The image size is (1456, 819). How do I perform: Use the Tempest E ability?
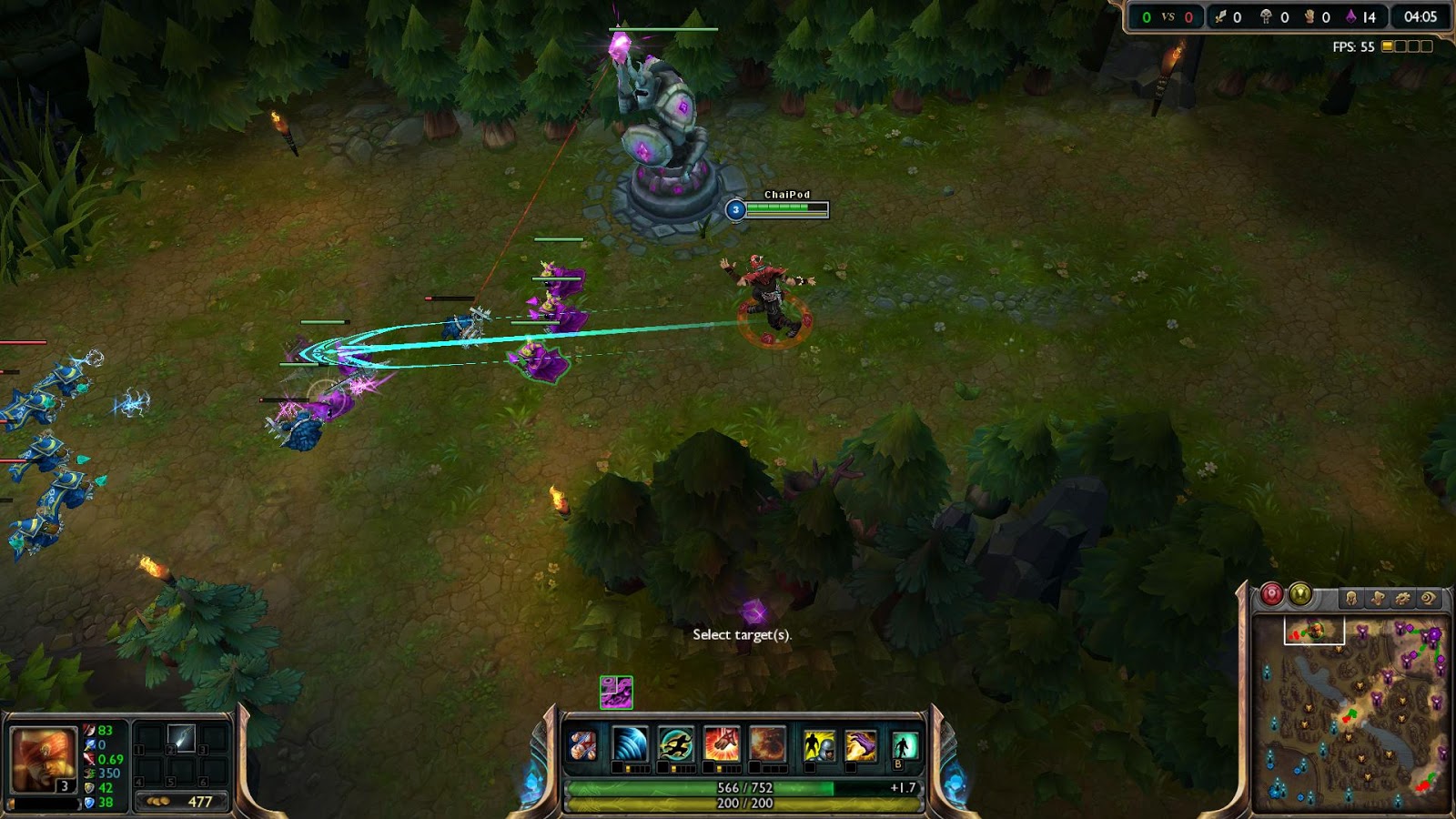721,743
